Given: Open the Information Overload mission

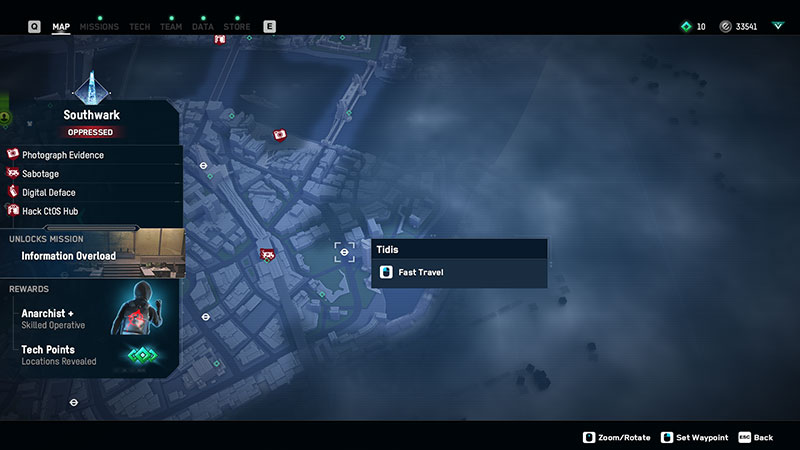Looking at the screenshot, I should pyautogui.click(x=70, y=256).
